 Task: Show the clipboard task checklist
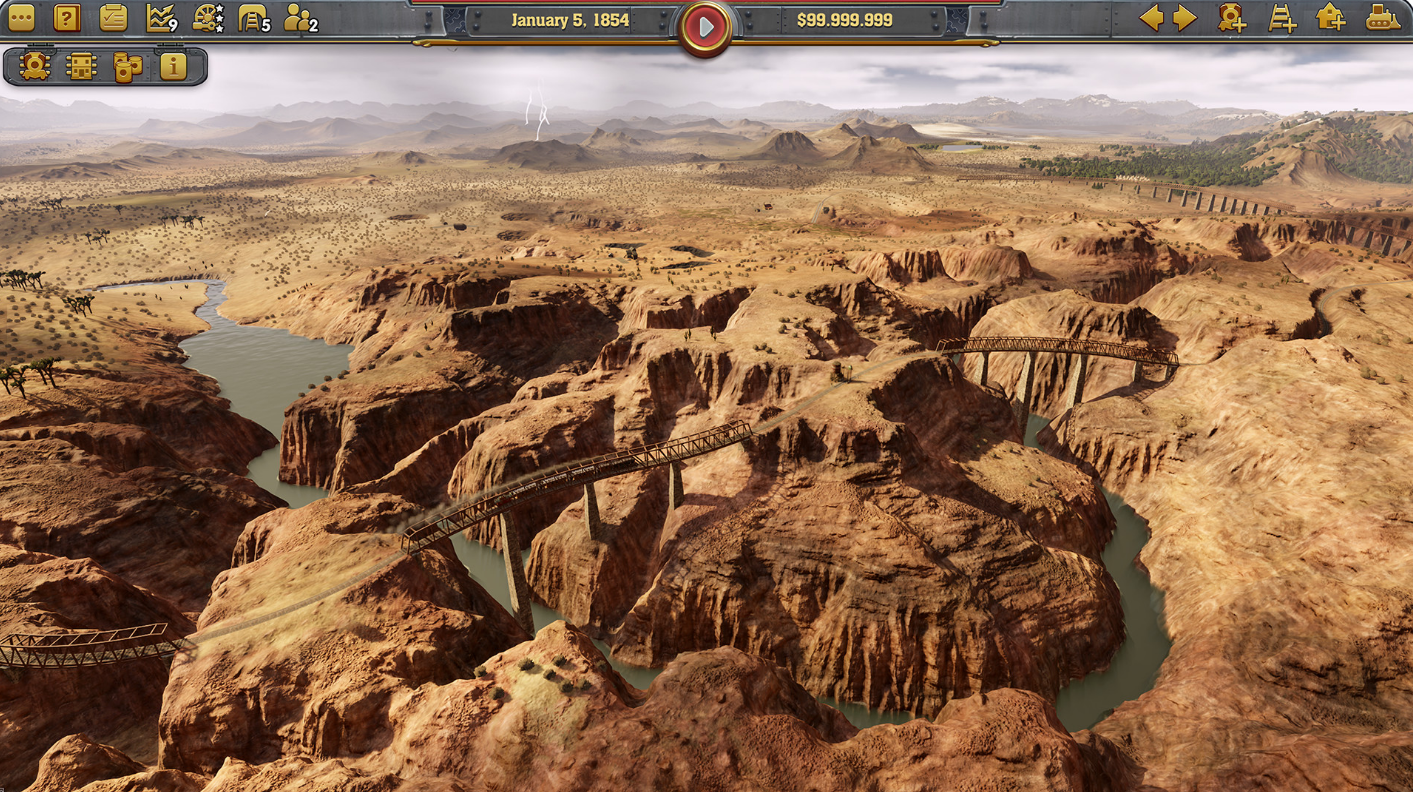tap(113, 18)
